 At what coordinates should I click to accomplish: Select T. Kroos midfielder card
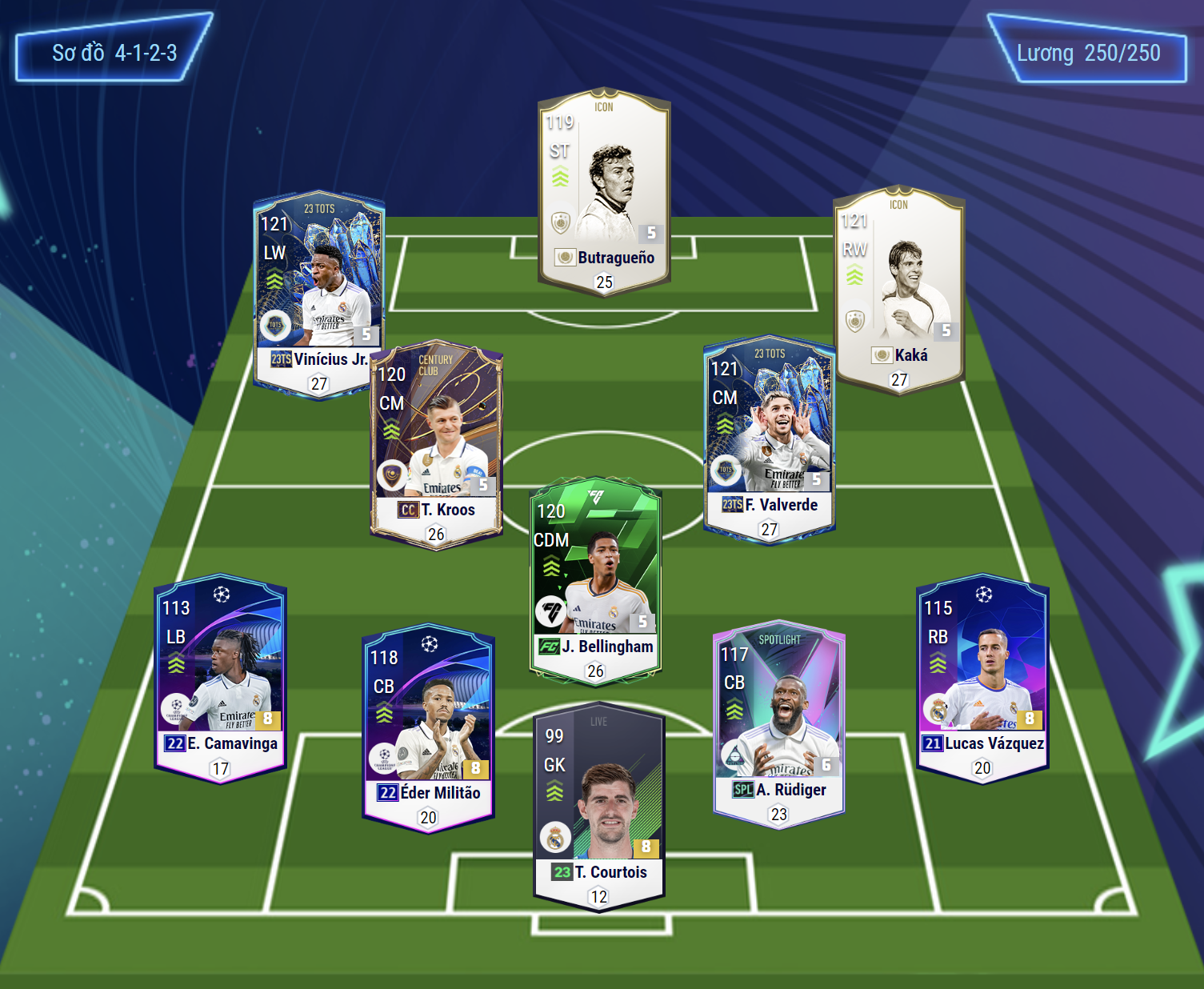pyautogui.click(x=436, y=445)
